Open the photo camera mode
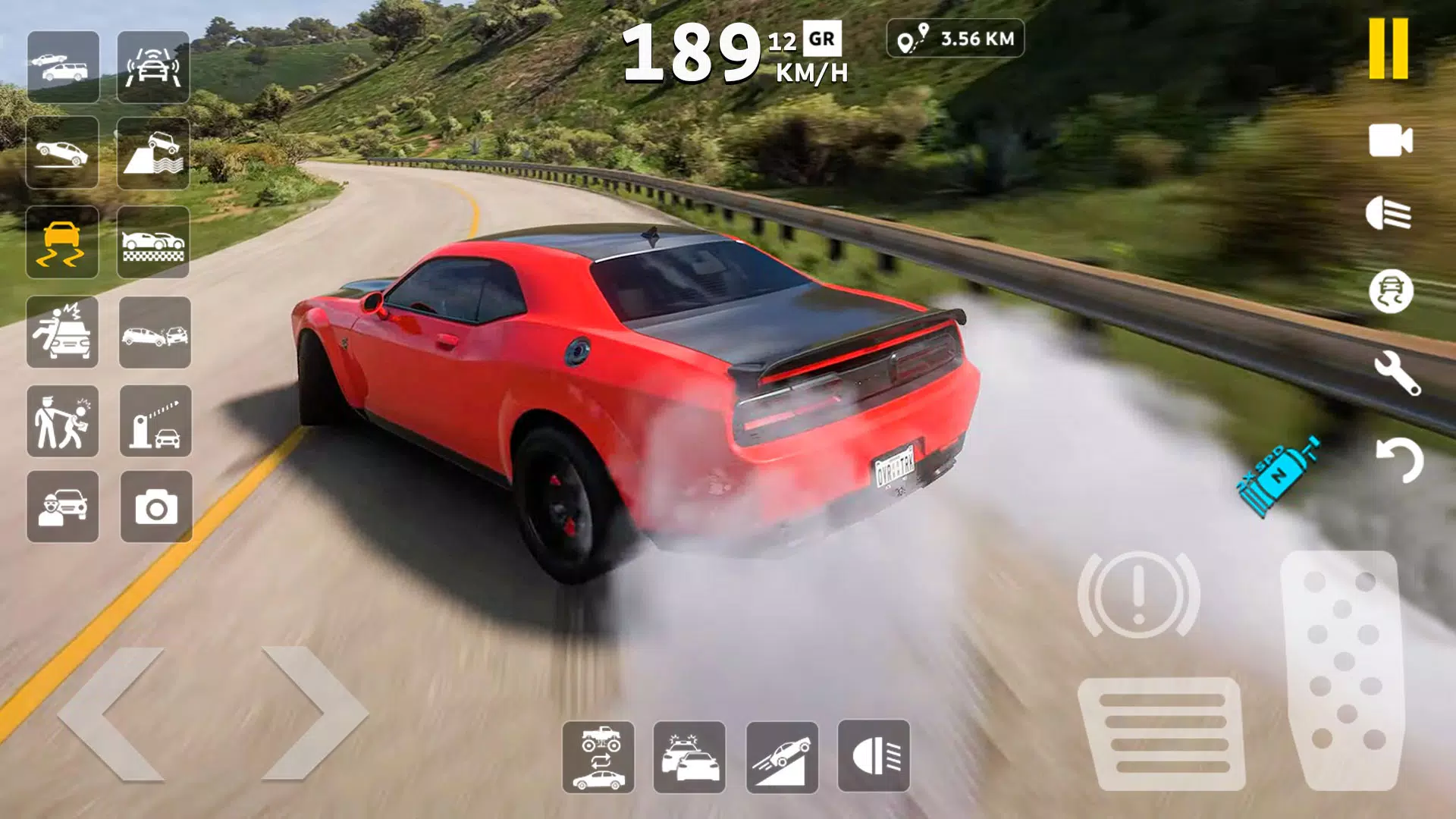The height and width of the screenshot is (819, 1456). tap(154, 506)
